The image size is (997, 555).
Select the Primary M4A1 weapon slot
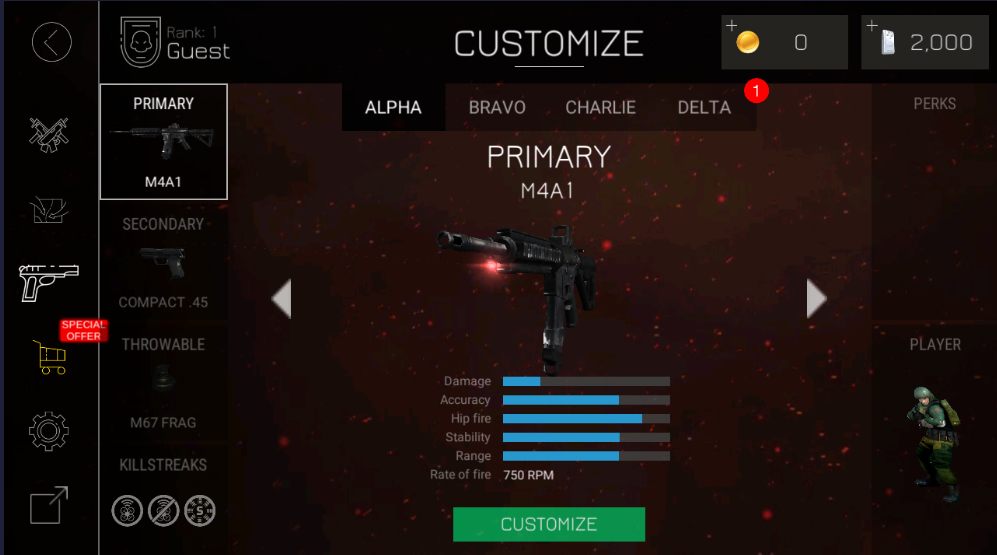(163, 141)
